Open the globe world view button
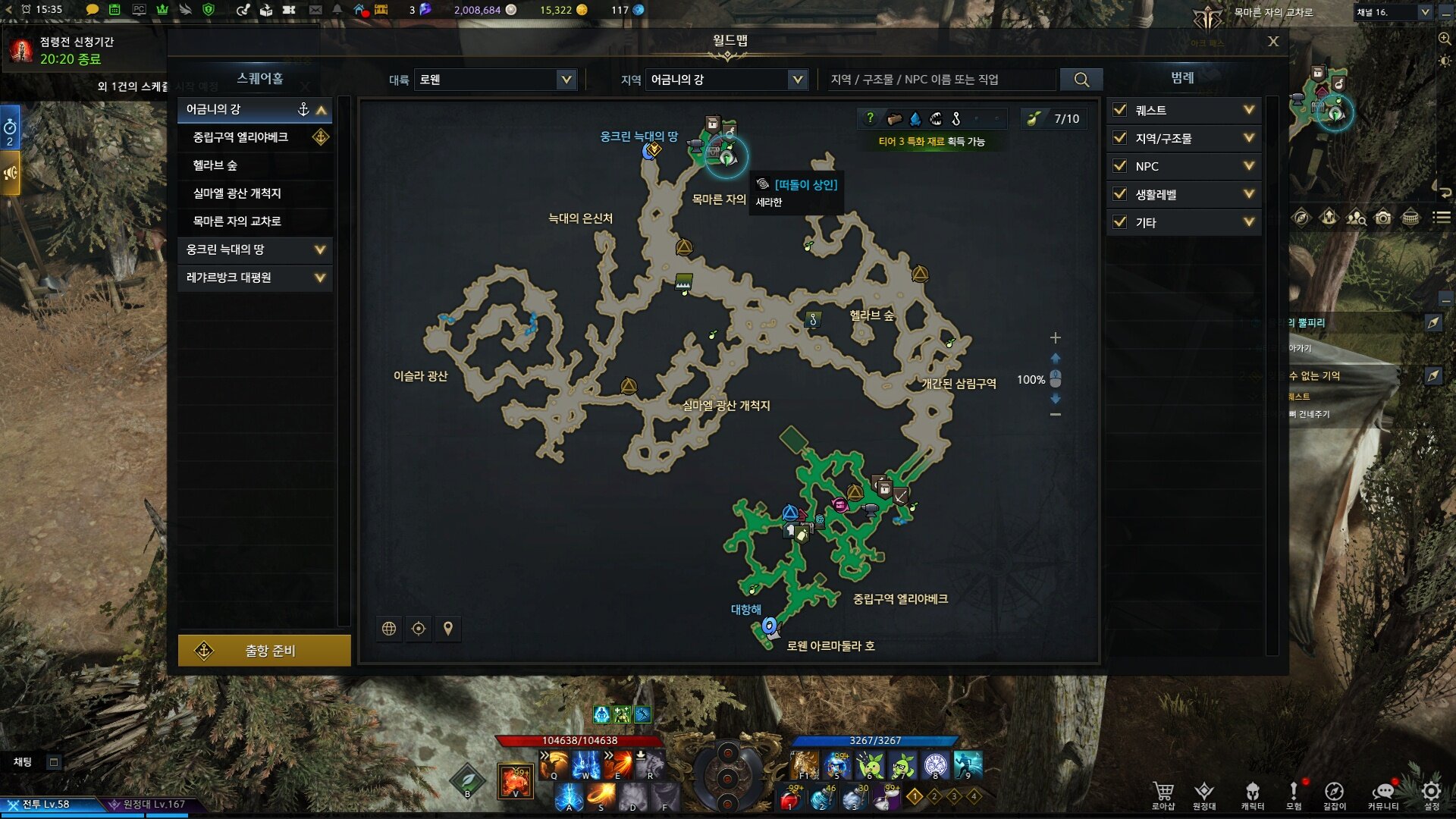The height and width of the screenshot is (819, 1456). click(389, 629)
